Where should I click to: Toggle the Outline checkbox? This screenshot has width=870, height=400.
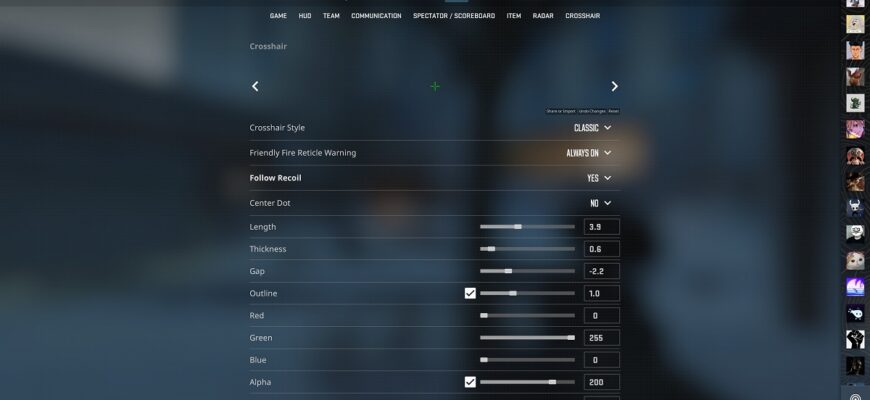pyautogui.click(x=470, y=293)
